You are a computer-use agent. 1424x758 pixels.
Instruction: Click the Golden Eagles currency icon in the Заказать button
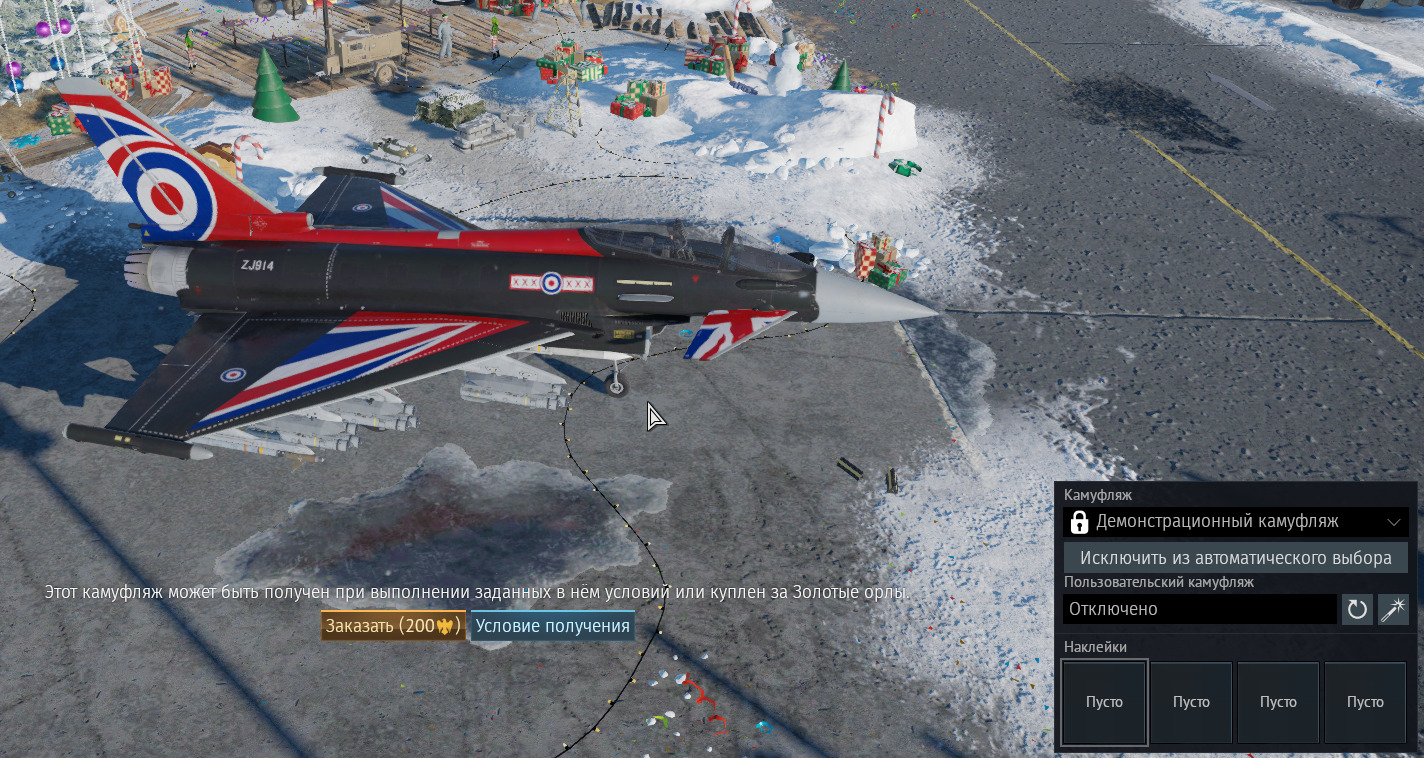446,625
